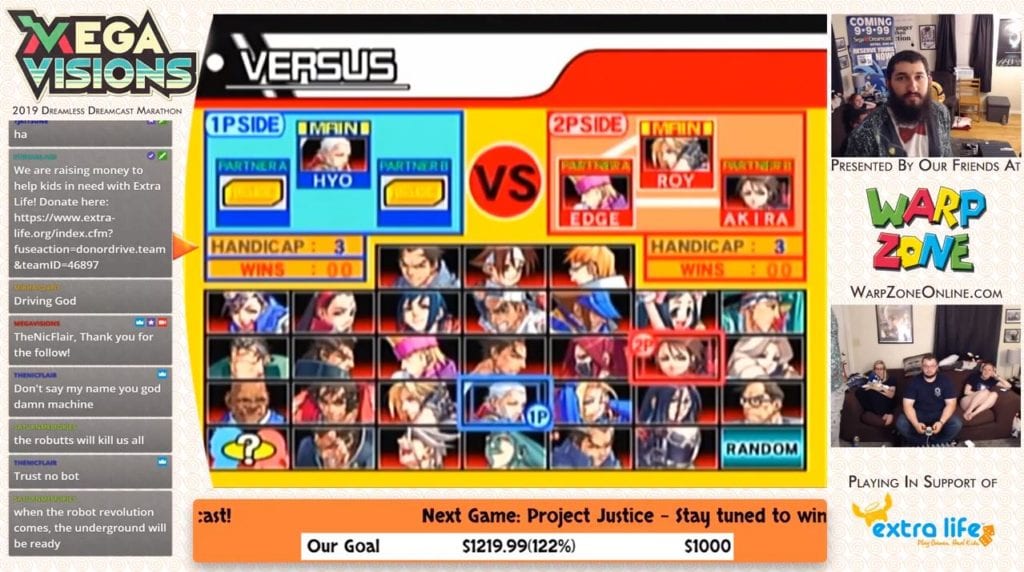Adjust the 1P side handicap setting
Image resolution: width=1024 pixels, height=572 pixels.
[x=285, y=246]
